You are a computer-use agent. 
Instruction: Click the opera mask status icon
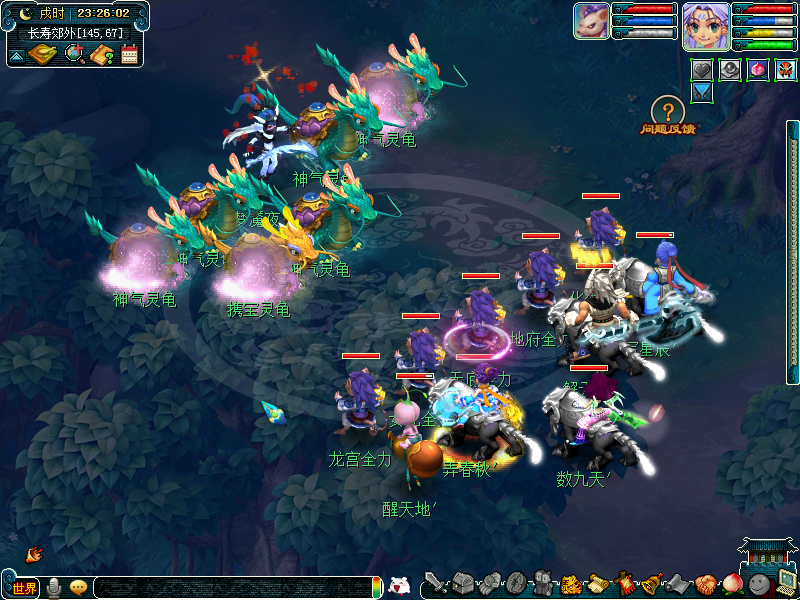coord(786,69)
